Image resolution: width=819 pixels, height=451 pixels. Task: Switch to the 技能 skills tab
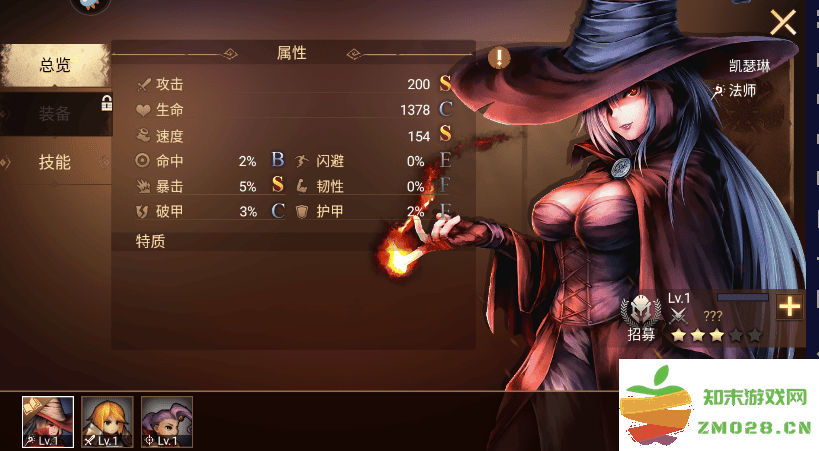pyautogui.click(x=54, y=162)
